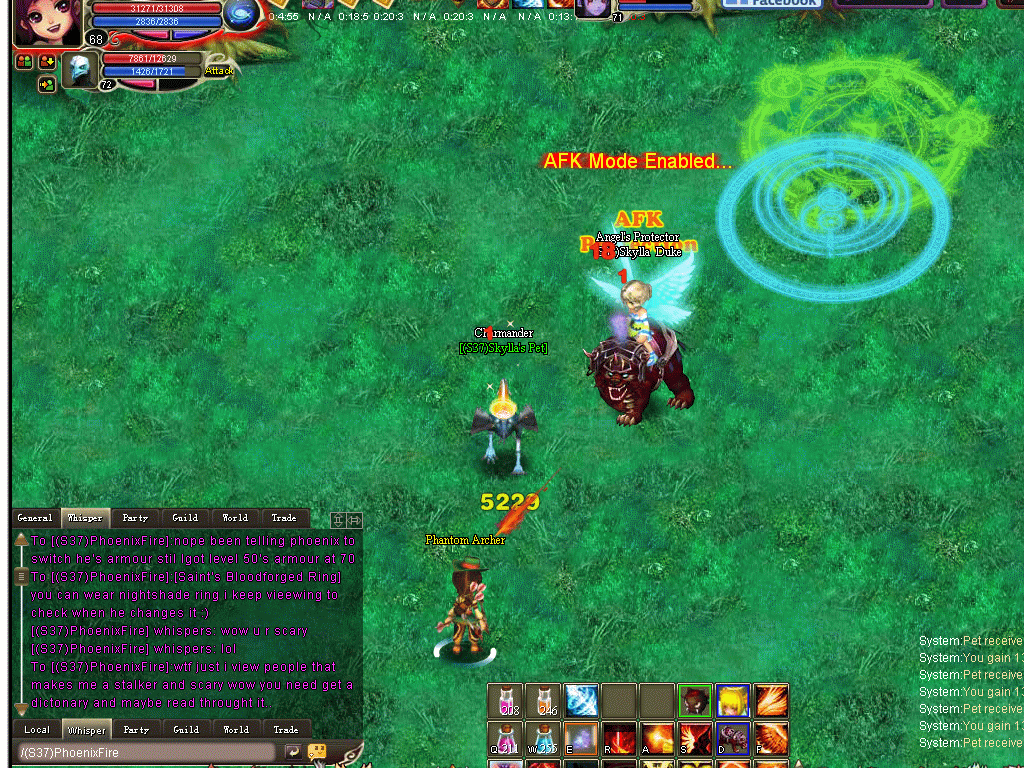Click the pet portrait

coord(80,70)
